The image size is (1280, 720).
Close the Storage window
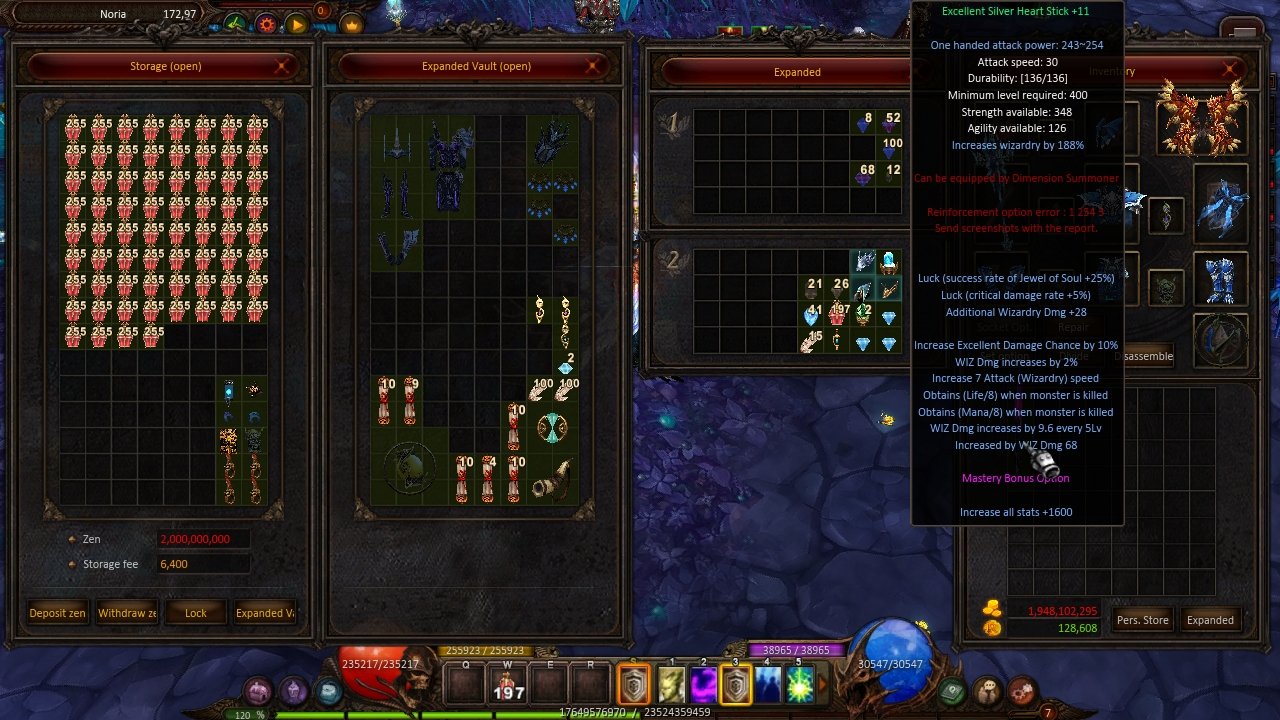283,66
